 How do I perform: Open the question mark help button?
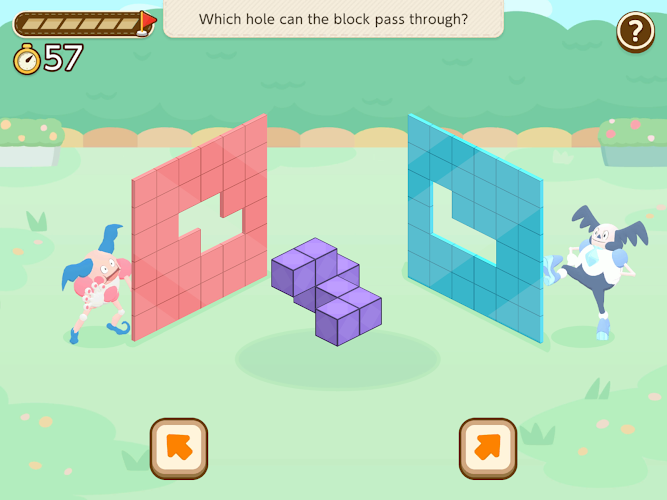[635, 31]
